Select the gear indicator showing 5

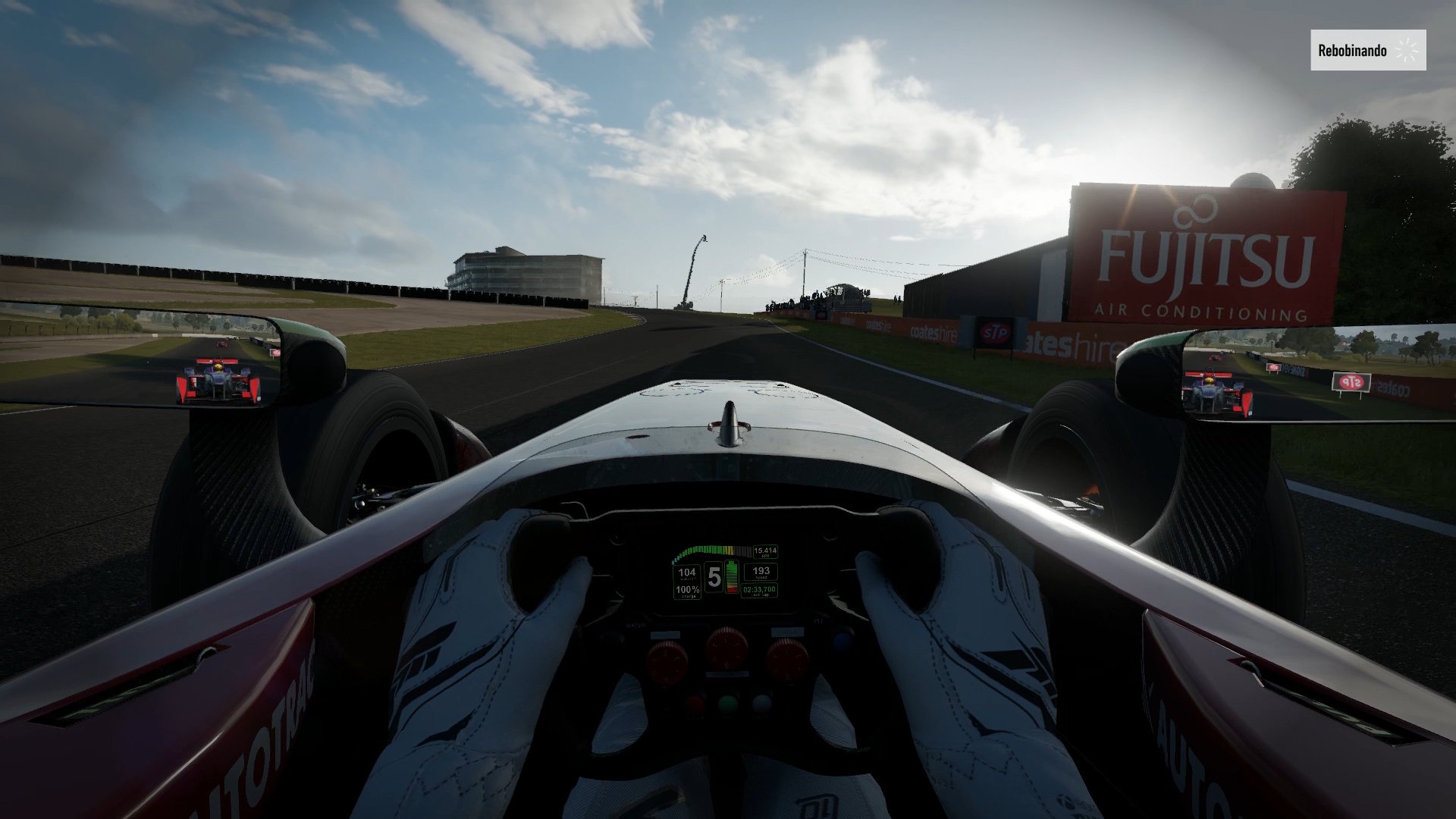coord(715,576)
